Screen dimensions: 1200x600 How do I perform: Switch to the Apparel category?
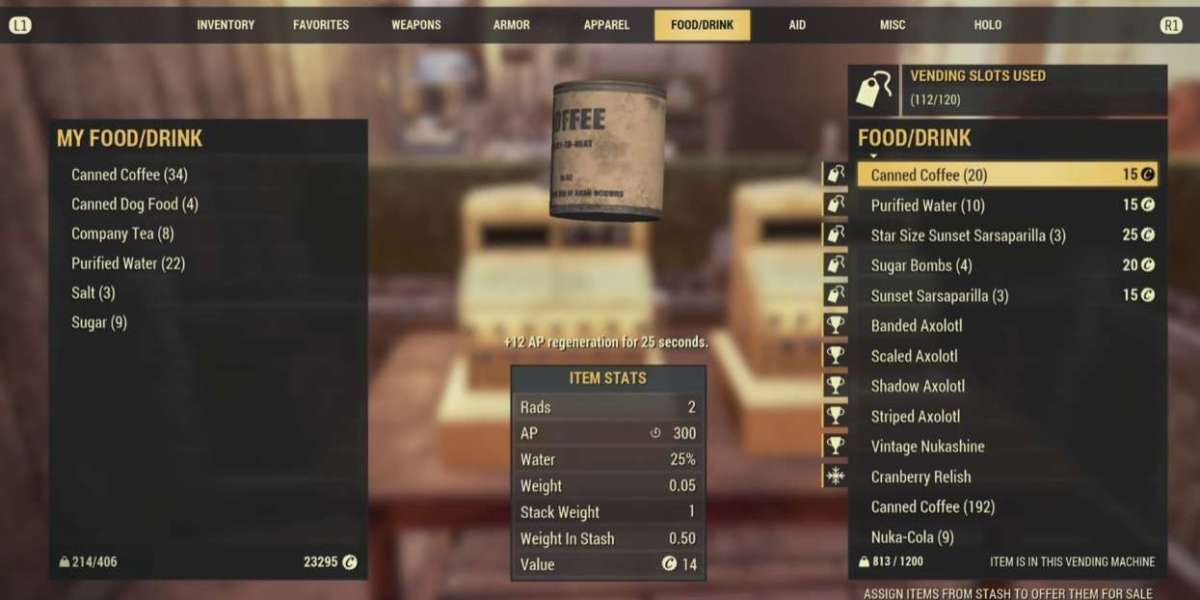pos(607,25)
